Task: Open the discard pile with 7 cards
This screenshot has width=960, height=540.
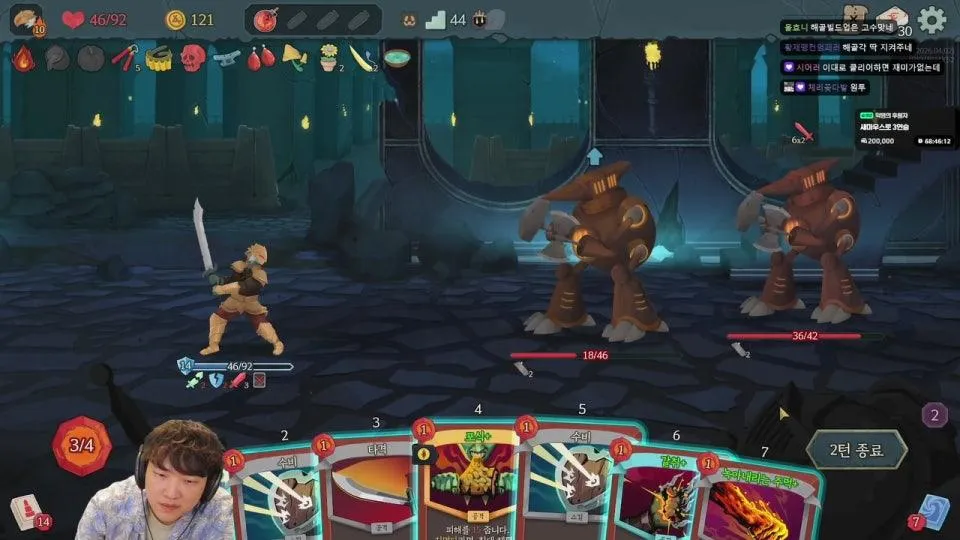Action: tap(932, 510)
